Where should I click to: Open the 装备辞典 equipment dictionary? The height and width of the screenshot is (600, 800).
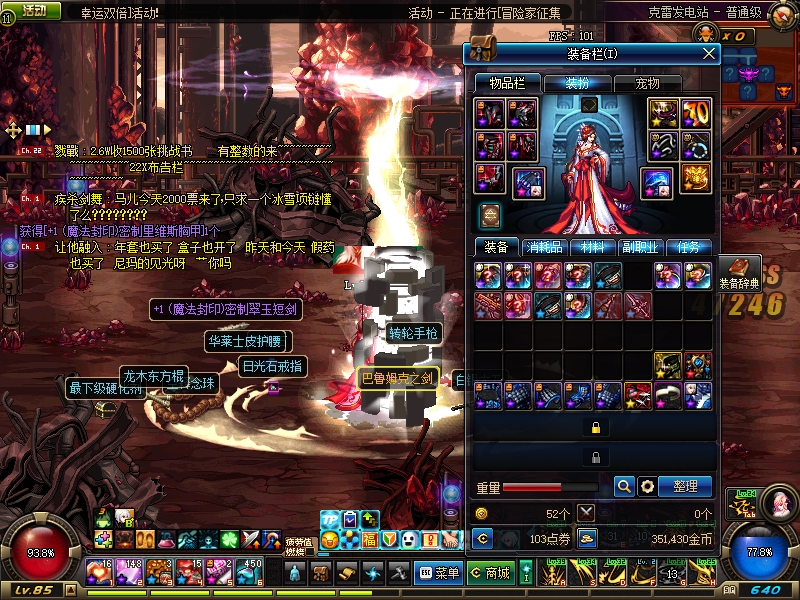click(740, 274)
